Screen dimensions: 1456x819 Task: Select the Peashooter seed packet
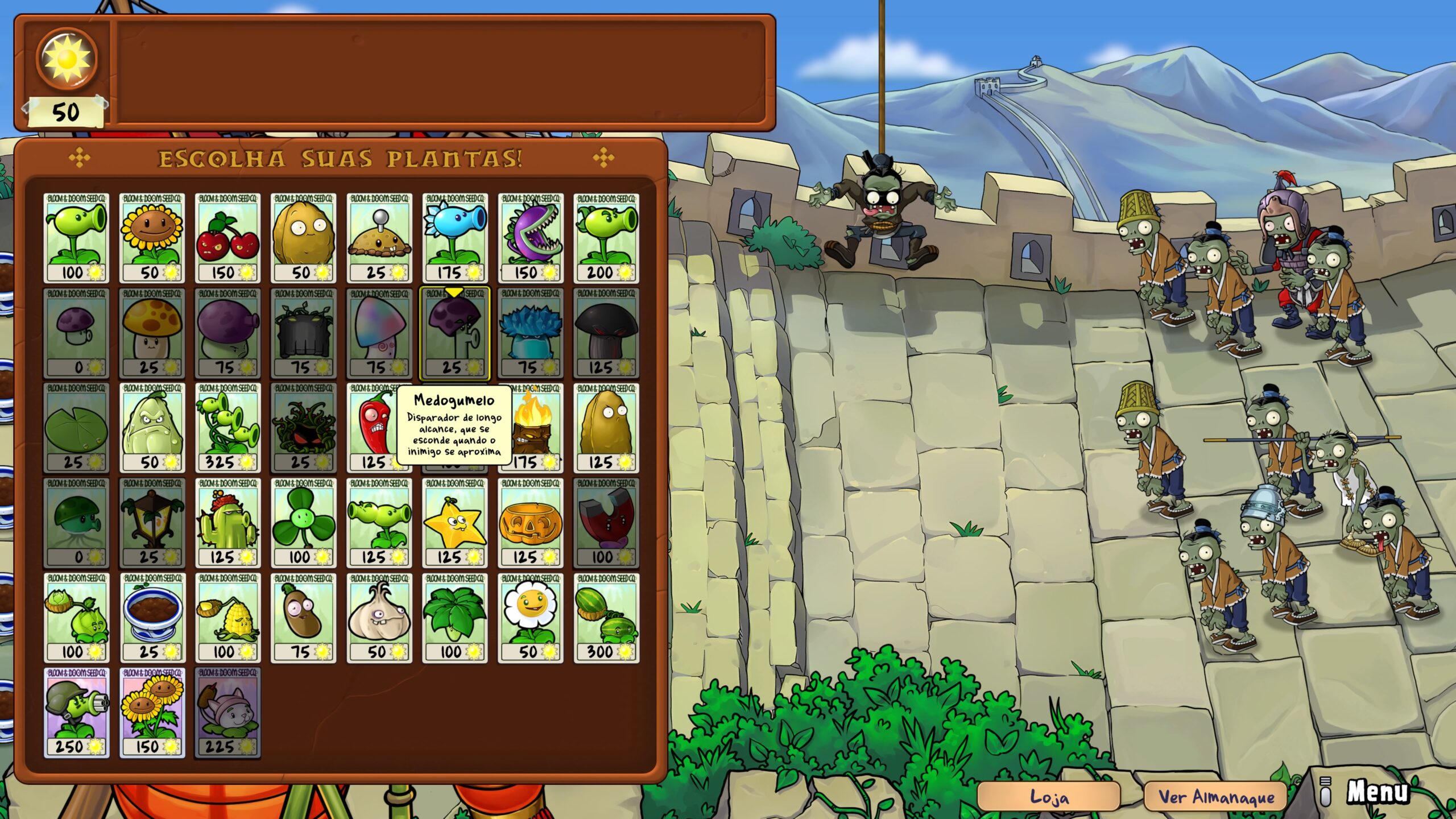coord(76,238)
